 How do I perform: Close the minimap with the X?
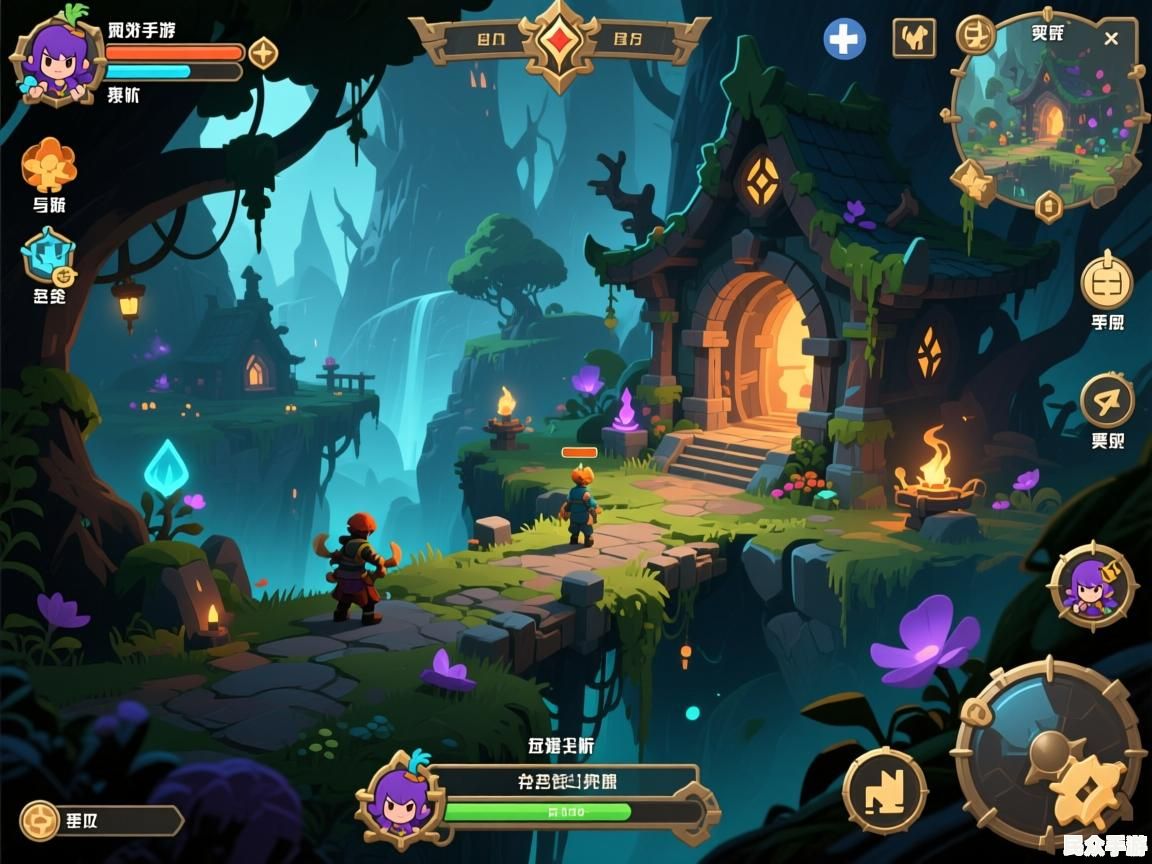pyautogui.click(x=1111, y=39)
